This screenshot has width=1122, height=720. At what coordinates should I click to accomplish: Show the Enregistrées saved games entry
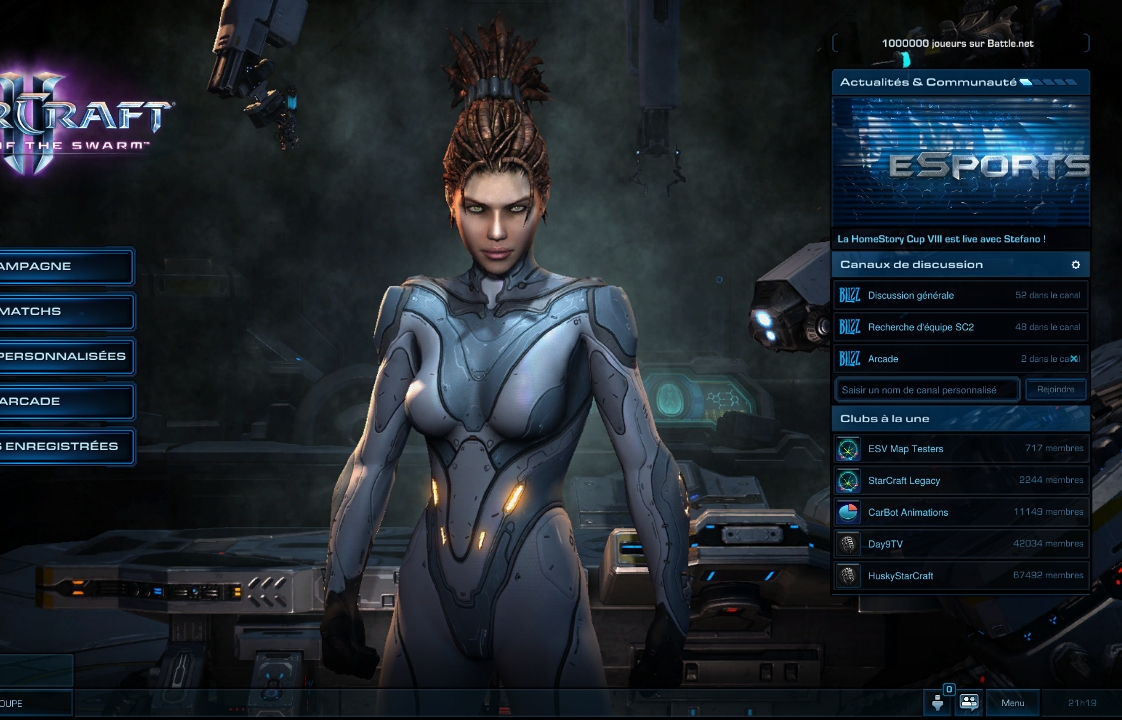(62, 447)
